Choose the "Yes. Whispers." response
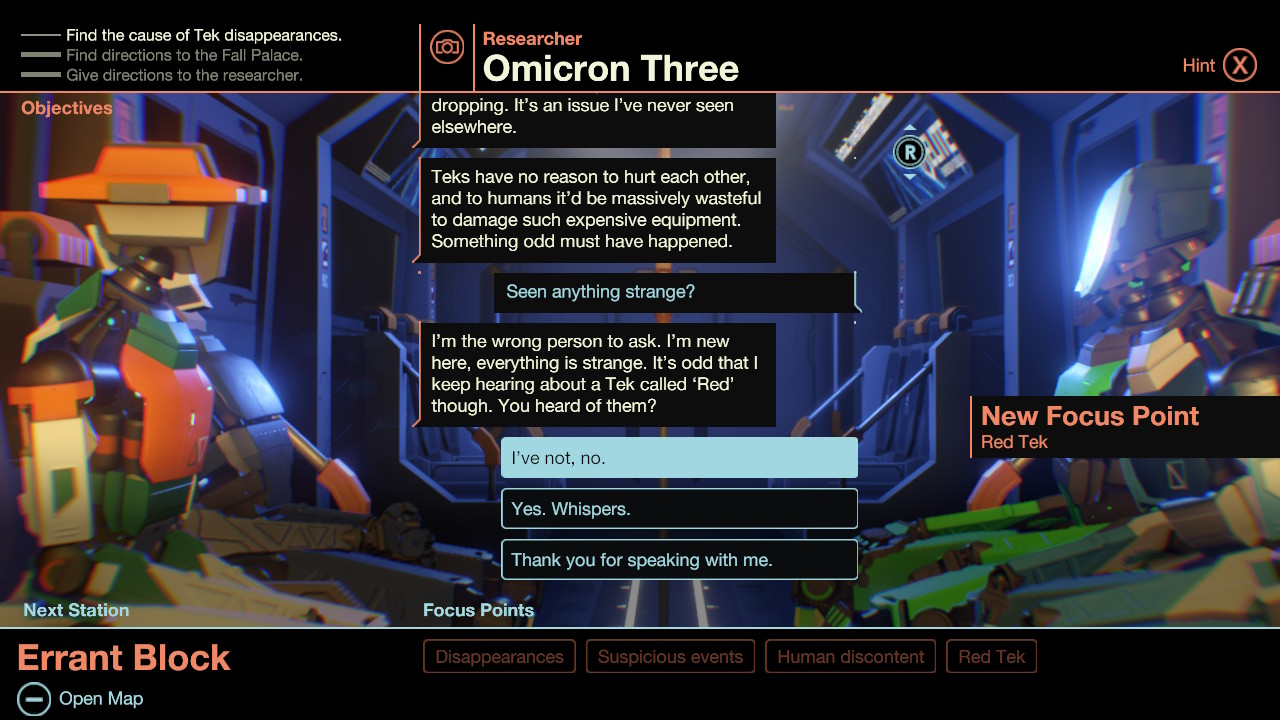This screenshot has height=720, width=1280. pos(679,508)
